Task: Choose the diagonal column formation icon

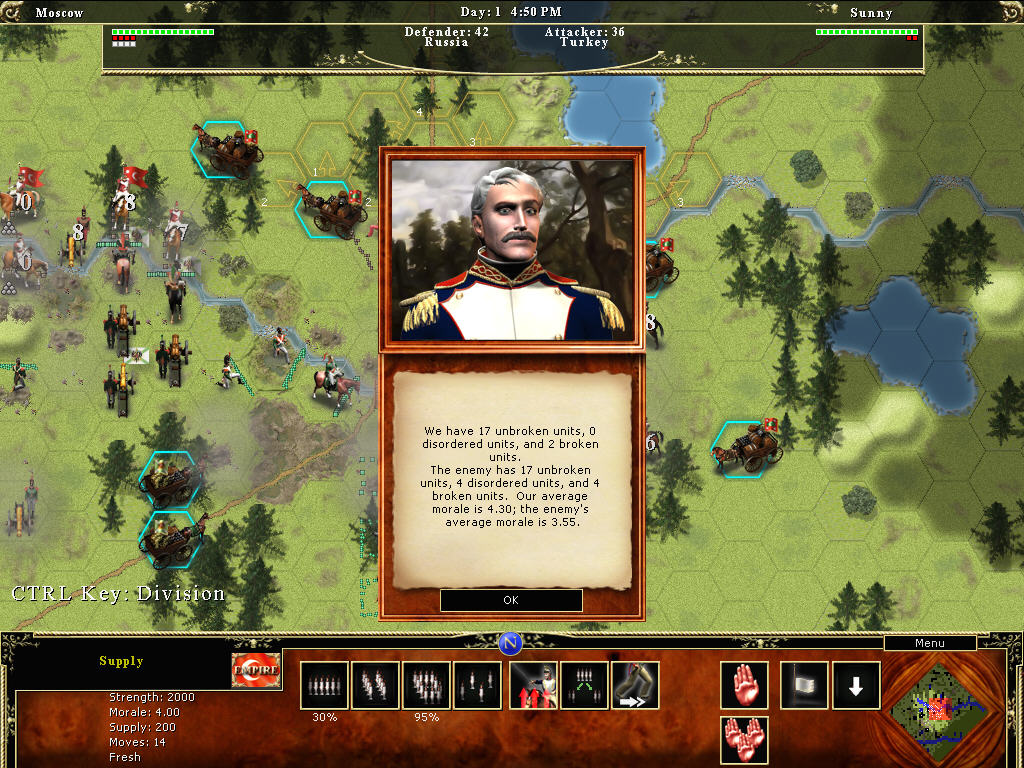Action: [x=375, y=685]
